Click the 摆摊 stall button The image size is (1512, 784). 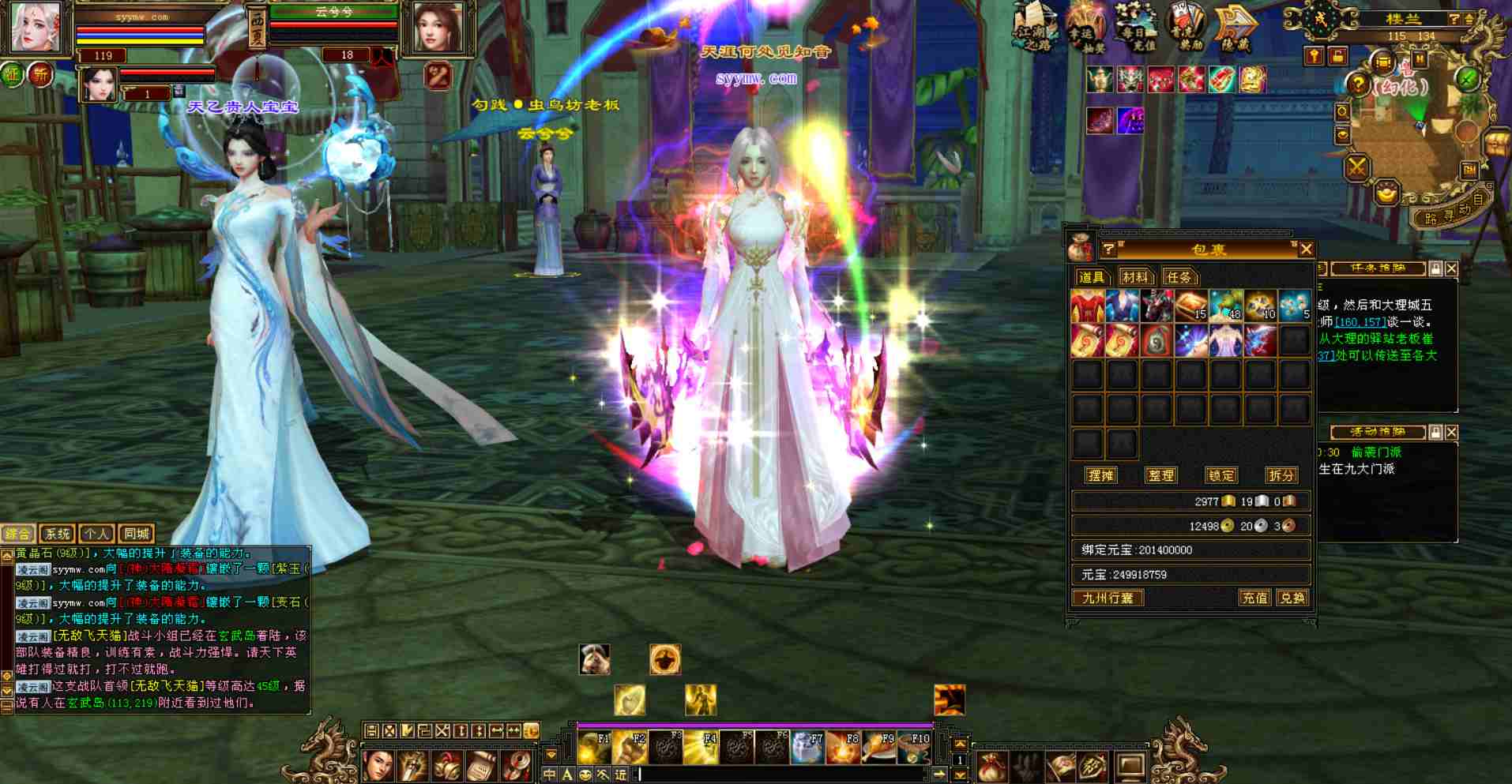click(1100, 475)
